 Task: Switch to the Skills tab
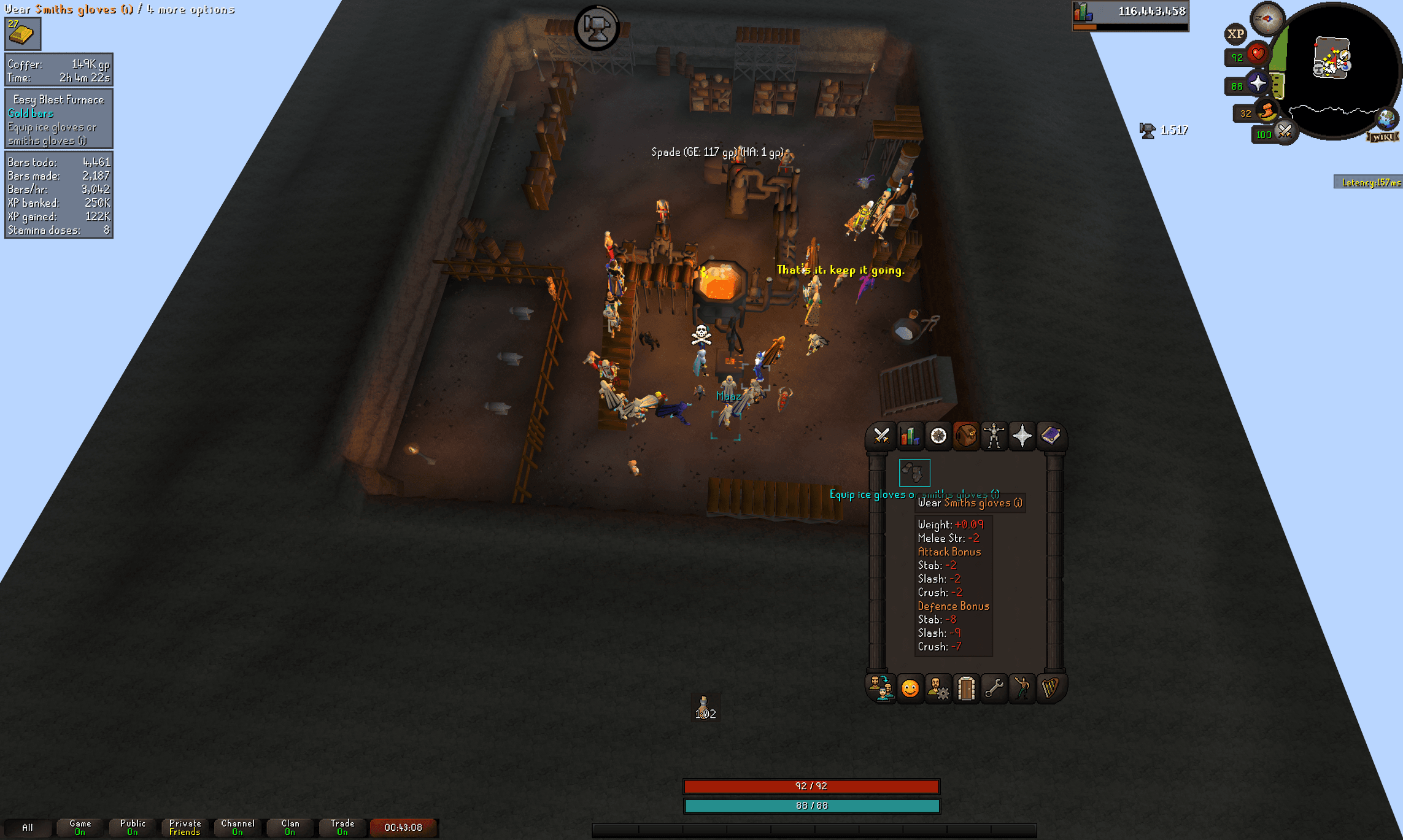[x=910, y=436]
